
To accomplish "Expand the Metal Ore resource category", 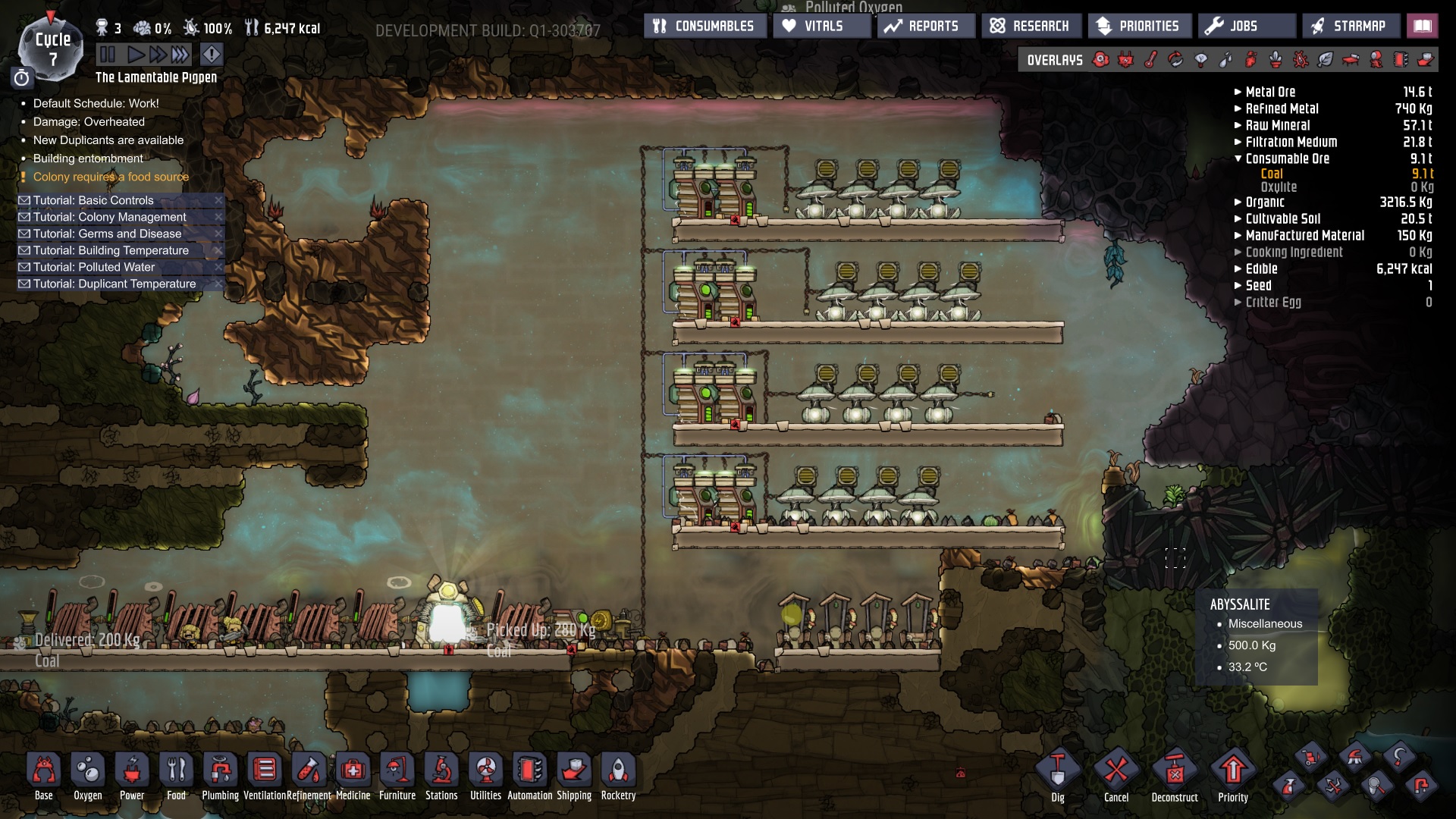I will tap(1238, 92).
